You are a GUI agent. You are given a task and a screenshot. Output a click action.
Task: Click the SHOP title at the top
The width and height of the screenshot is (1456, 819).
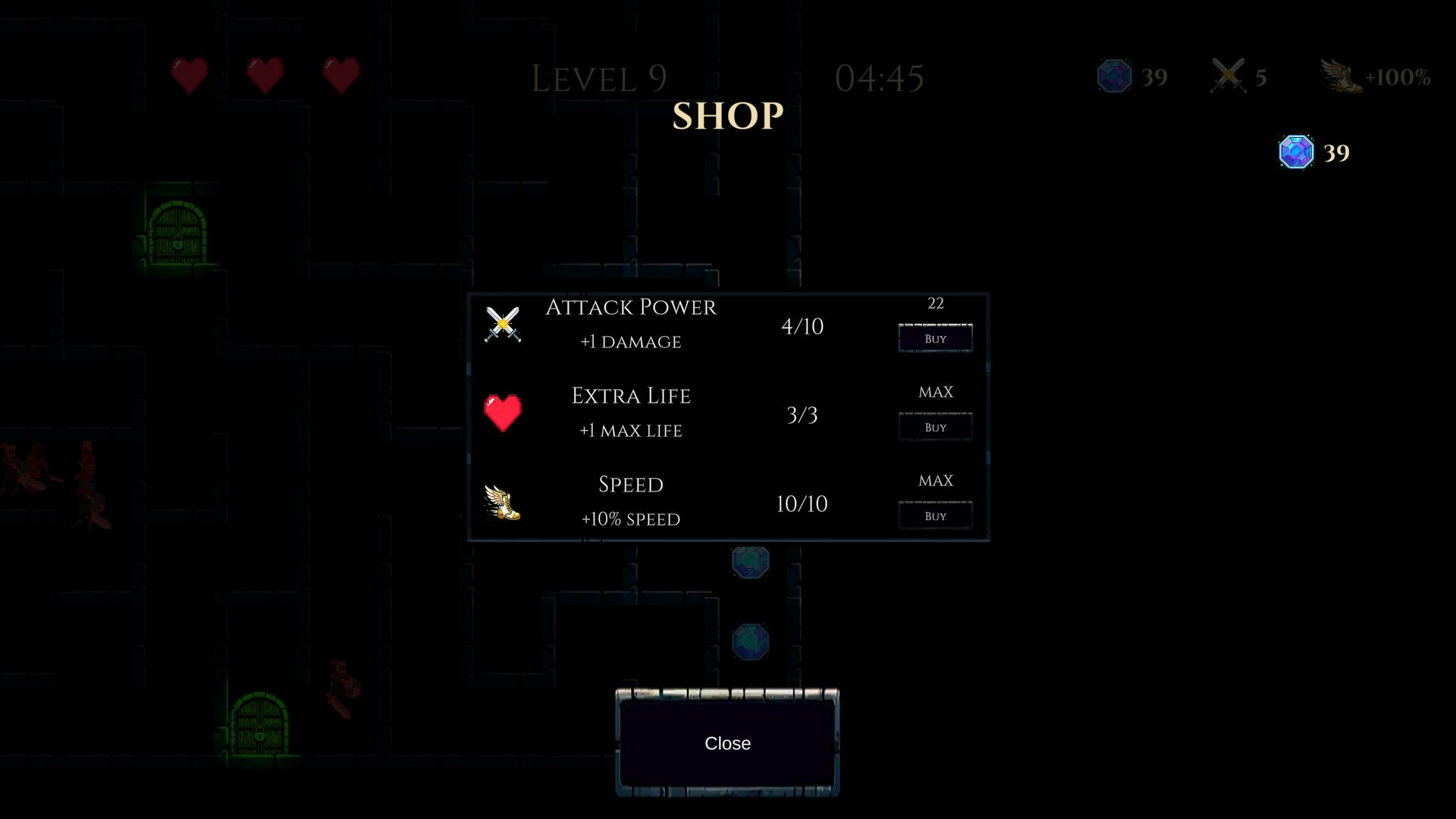728,115
